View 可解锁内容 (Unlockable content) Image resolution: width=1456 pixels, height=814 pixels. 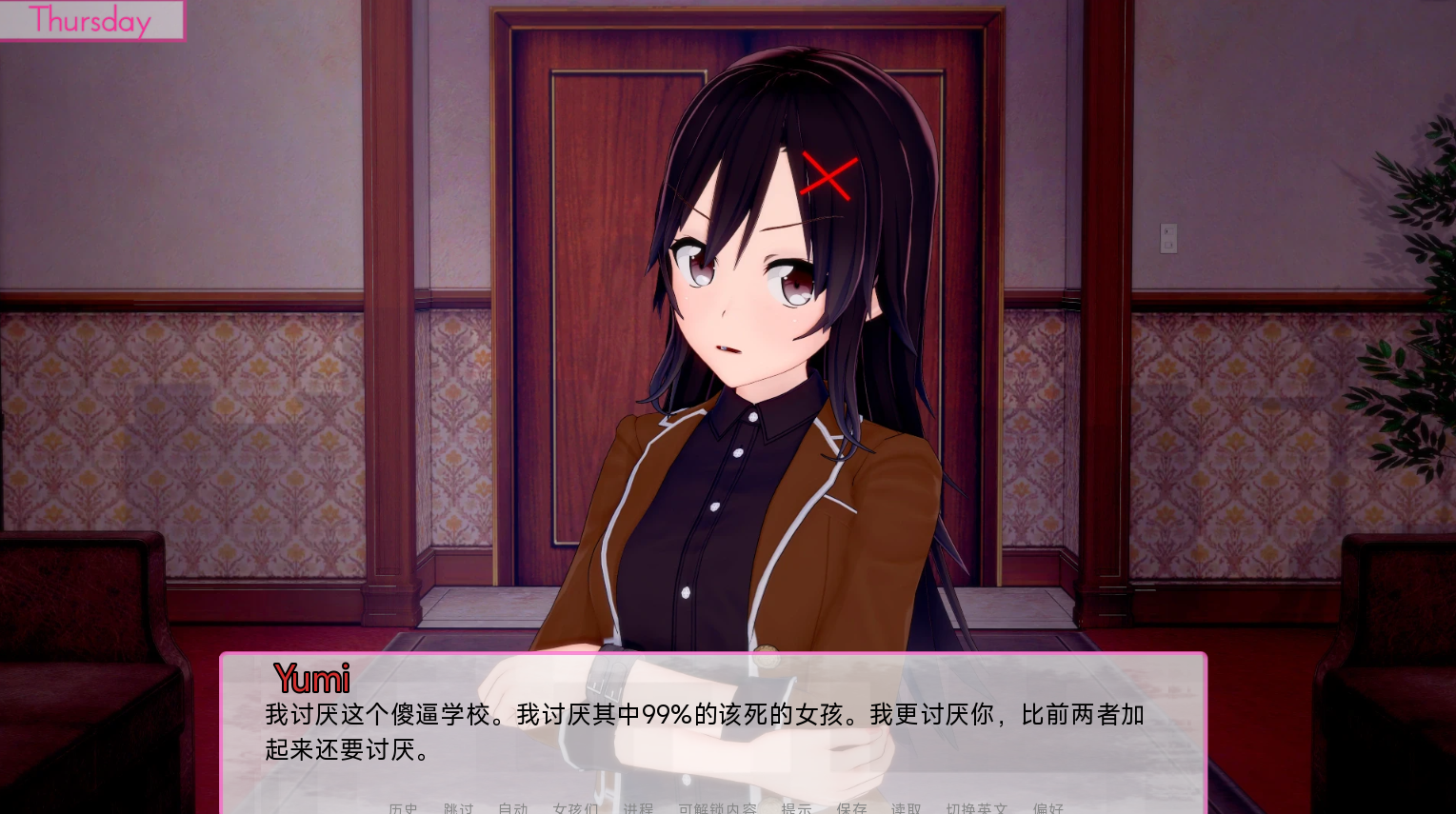716,809
